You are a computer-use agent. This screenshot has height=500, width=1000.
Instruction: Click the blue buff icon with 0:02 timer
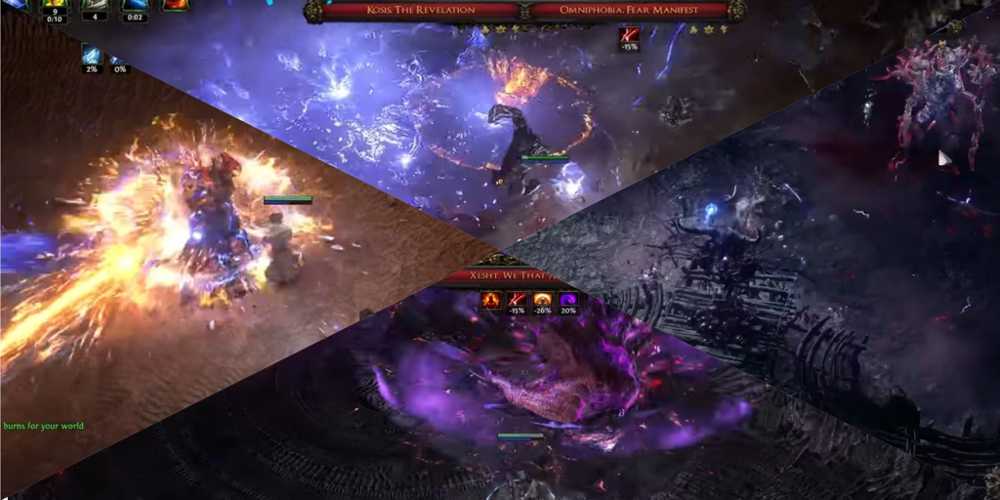tap(135, 5)
